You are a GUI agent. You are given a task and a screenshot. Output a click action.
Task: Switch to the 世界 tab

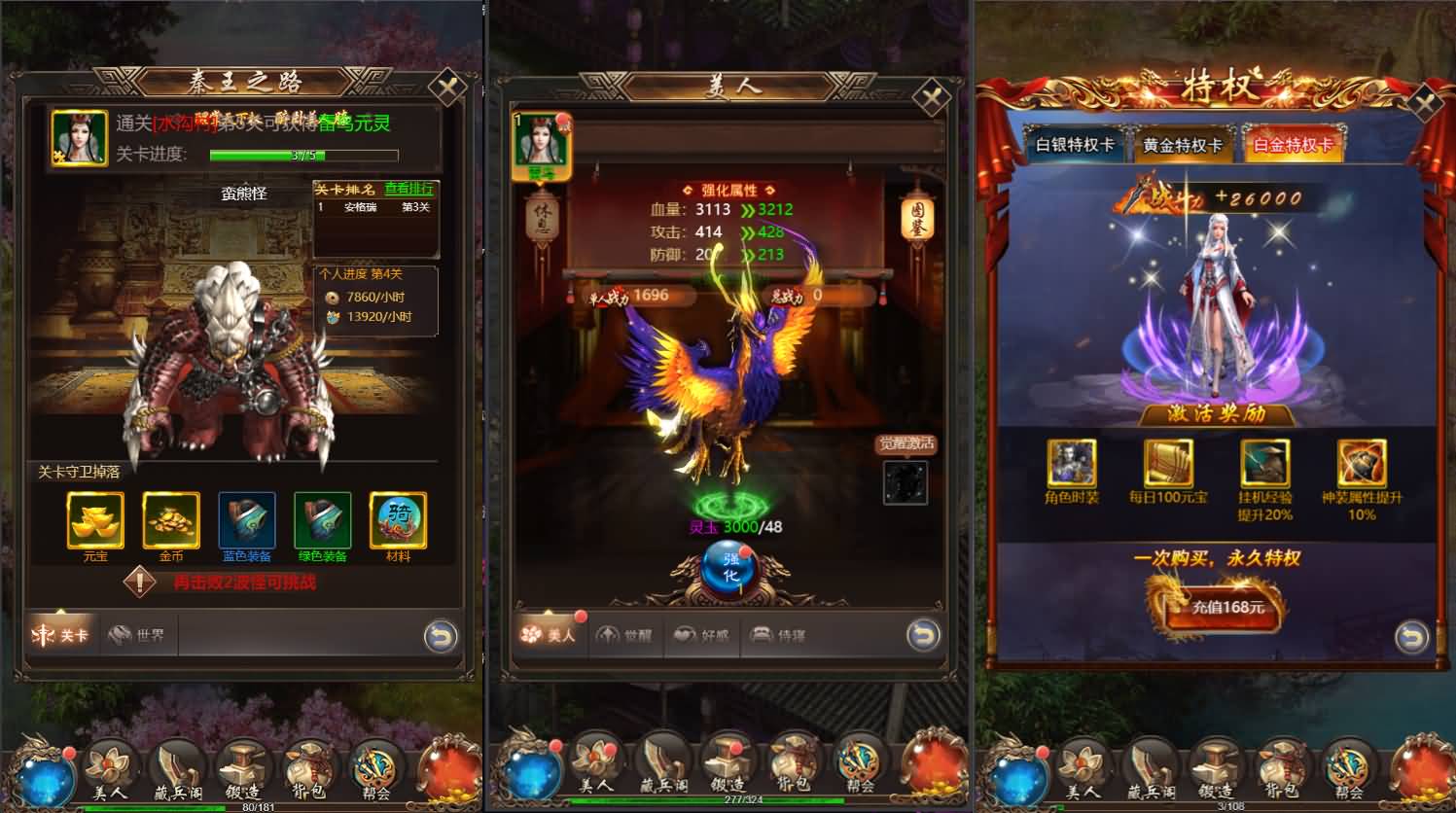(x=138, y=636)
